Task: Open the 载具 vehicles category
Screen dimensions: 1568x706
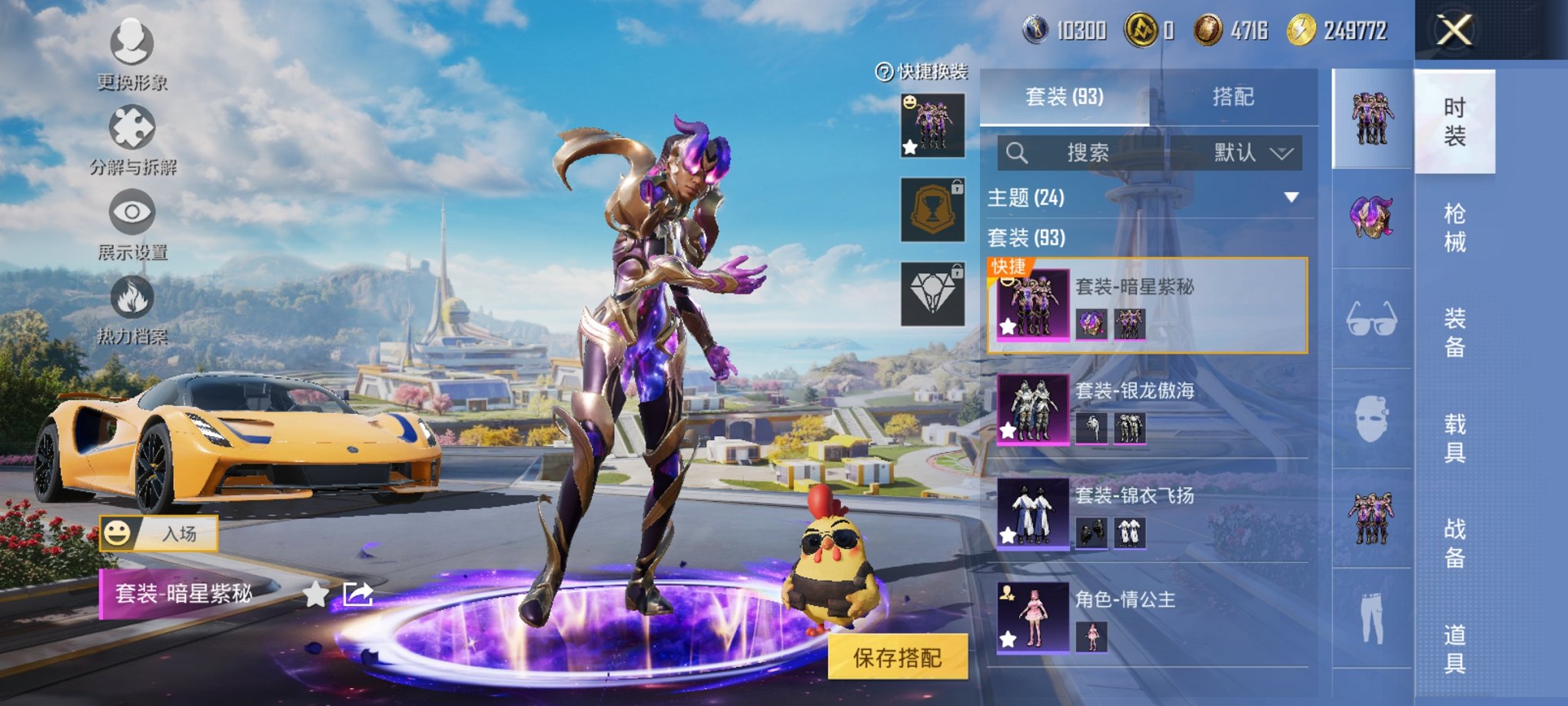Action: (1454, 438)
